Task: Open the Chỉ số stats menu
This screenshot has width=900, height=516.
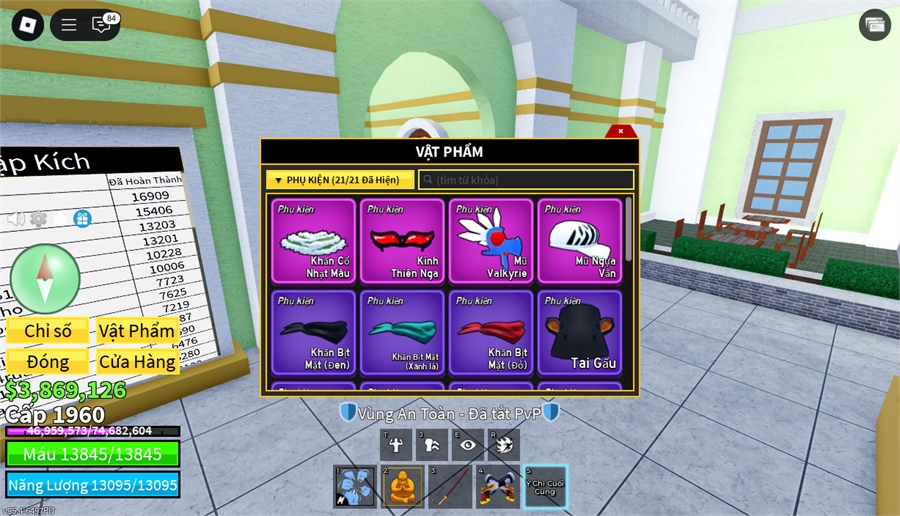Action: (48, 331)
